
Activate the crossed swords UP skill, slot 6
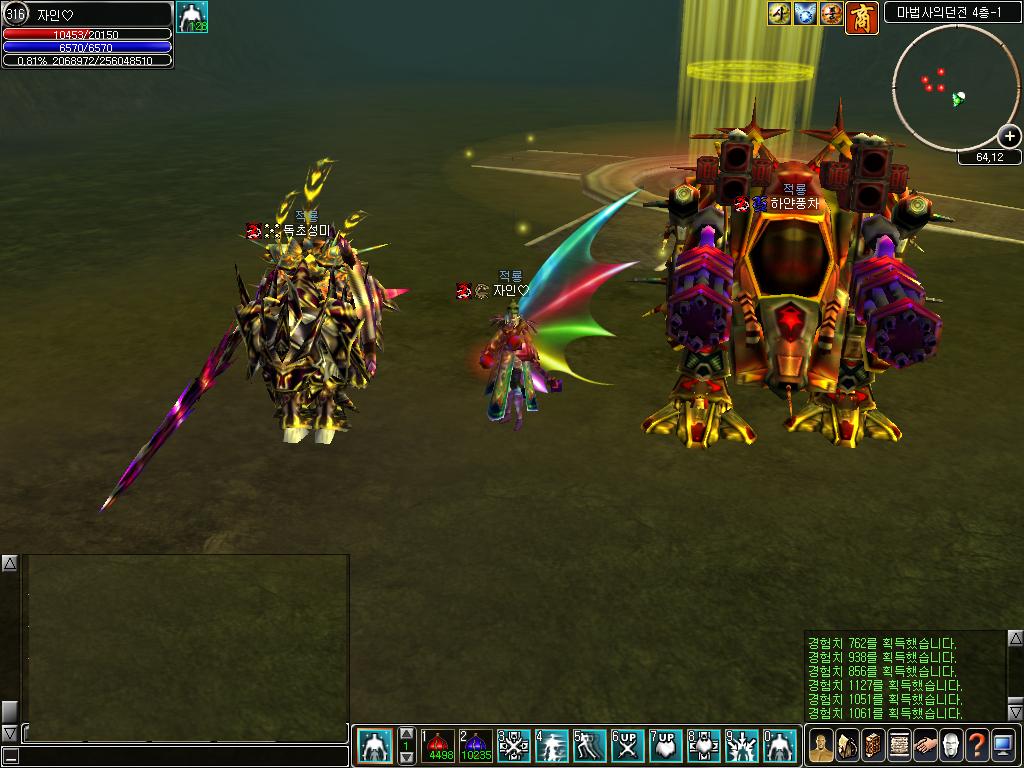627,746
